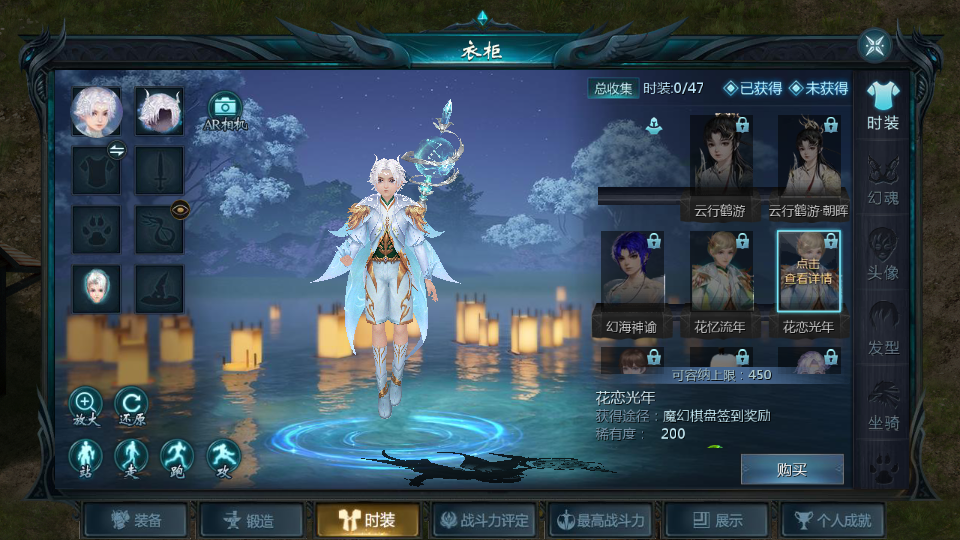Close the wardrobe window

click(x=874, y=46)
